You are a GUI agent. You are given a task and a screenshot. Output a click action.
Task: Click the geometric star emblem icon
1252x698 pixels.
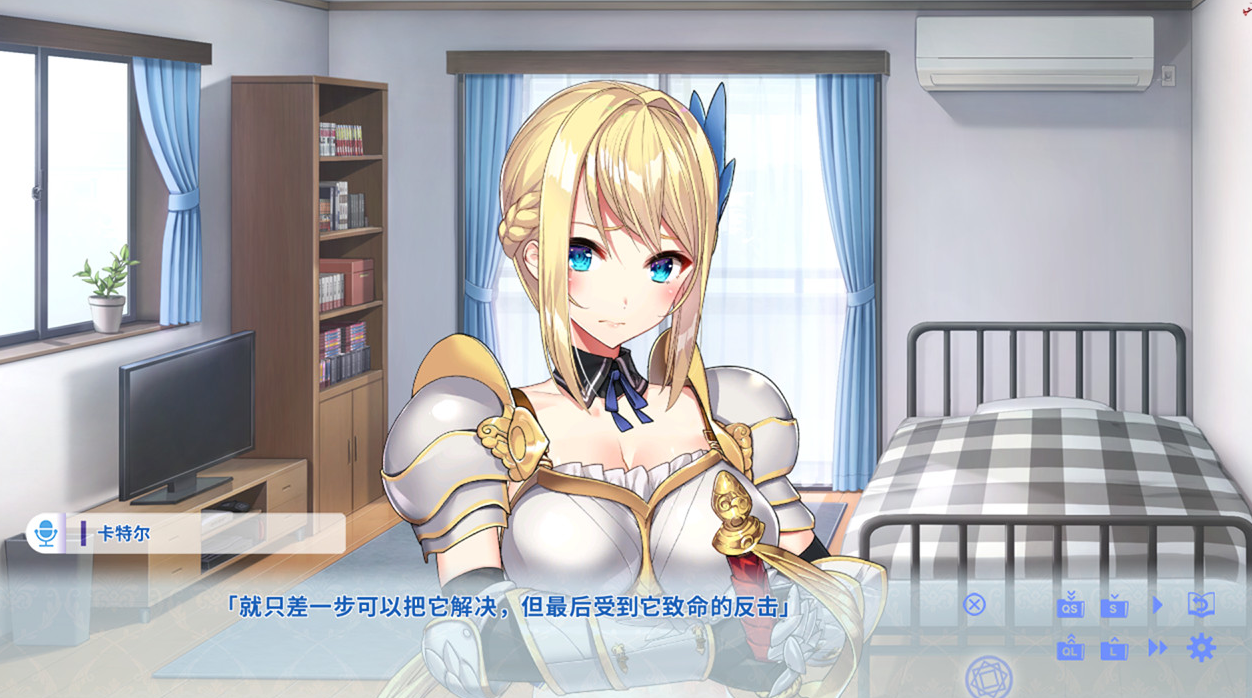[989, 678]
